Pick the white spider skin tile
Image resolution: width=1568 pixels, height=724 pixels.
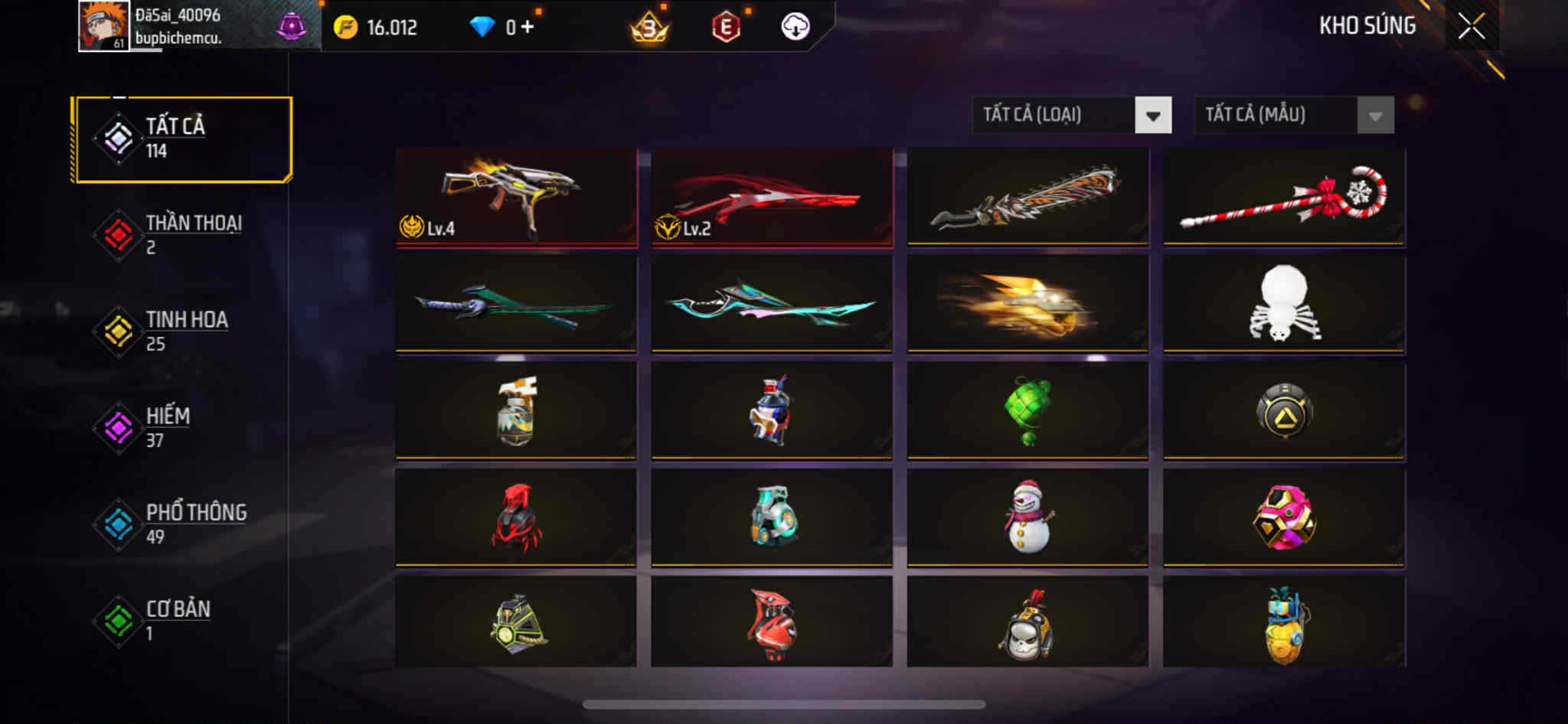pos(1284,304)
